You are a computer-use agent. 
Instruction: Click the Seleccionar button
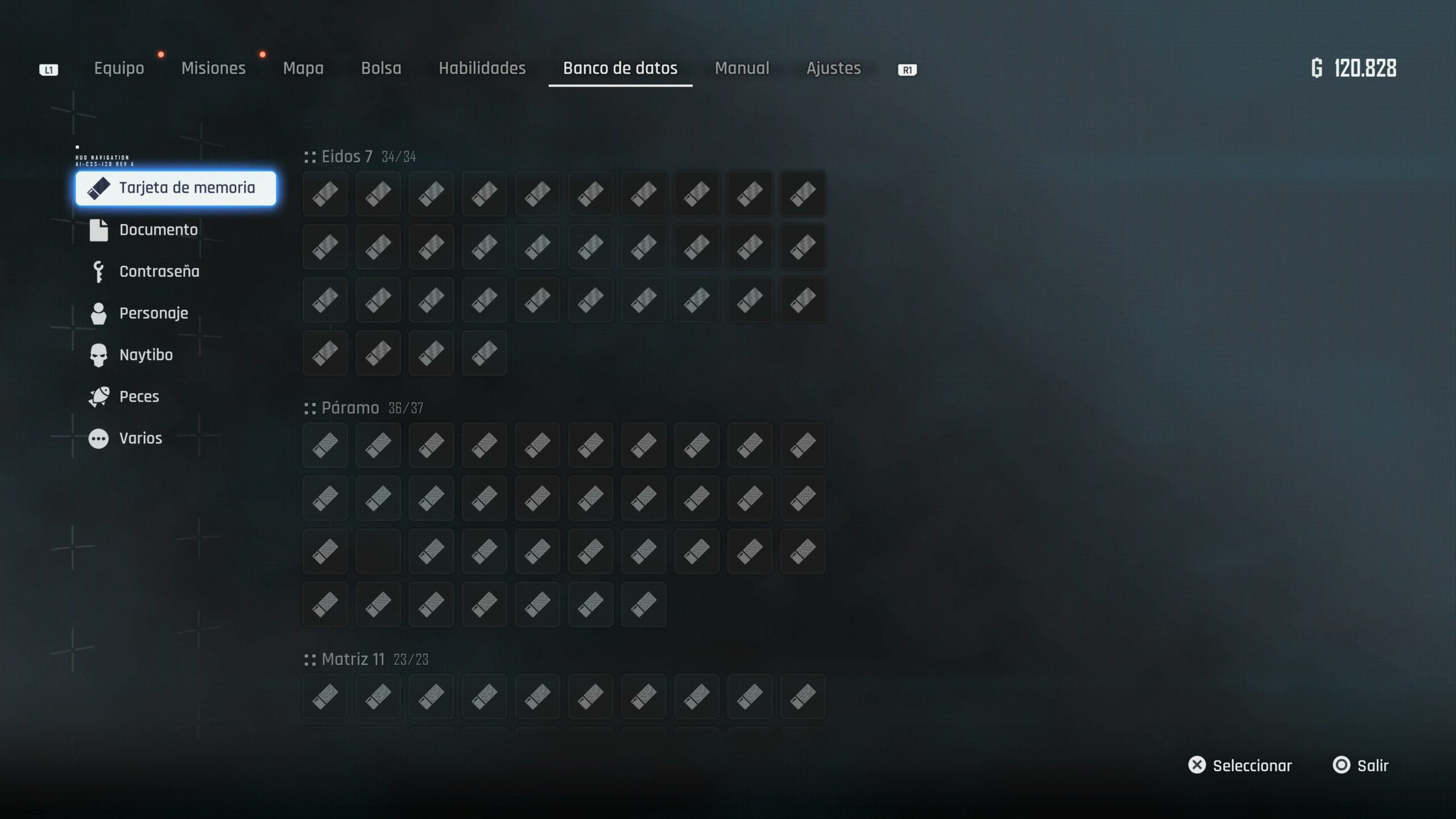[x=1240, y=766]
